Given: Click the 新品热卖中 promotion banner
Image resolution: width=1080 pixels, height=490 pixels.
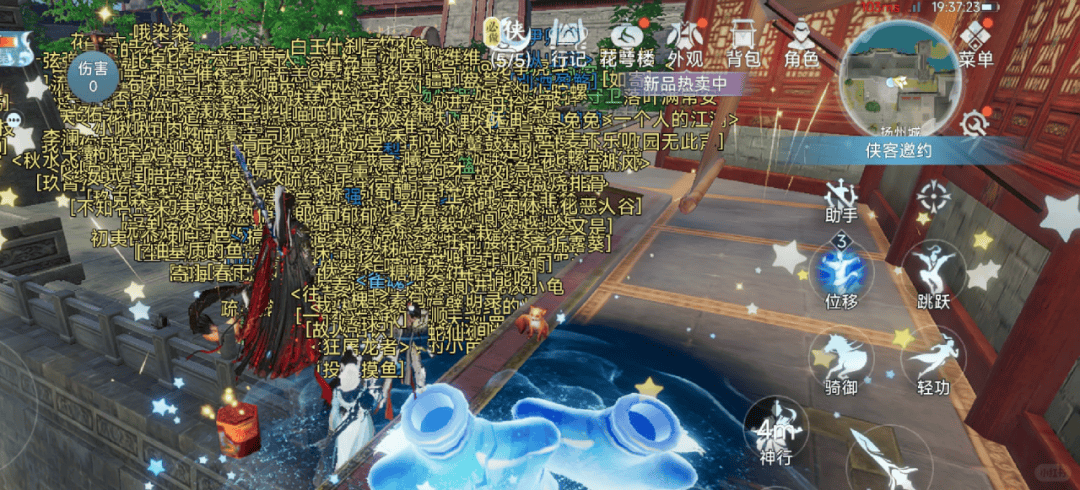Looking at the screenshot, I should pyautogui.click(x=685, y=84).
